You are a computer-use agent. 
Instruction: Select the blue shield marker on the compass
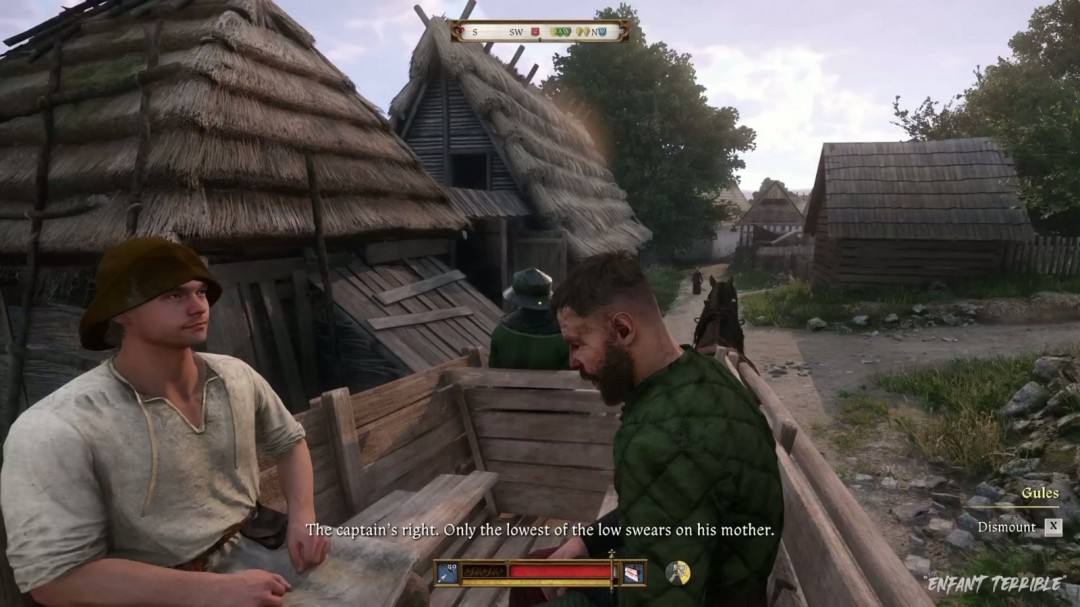605,32
